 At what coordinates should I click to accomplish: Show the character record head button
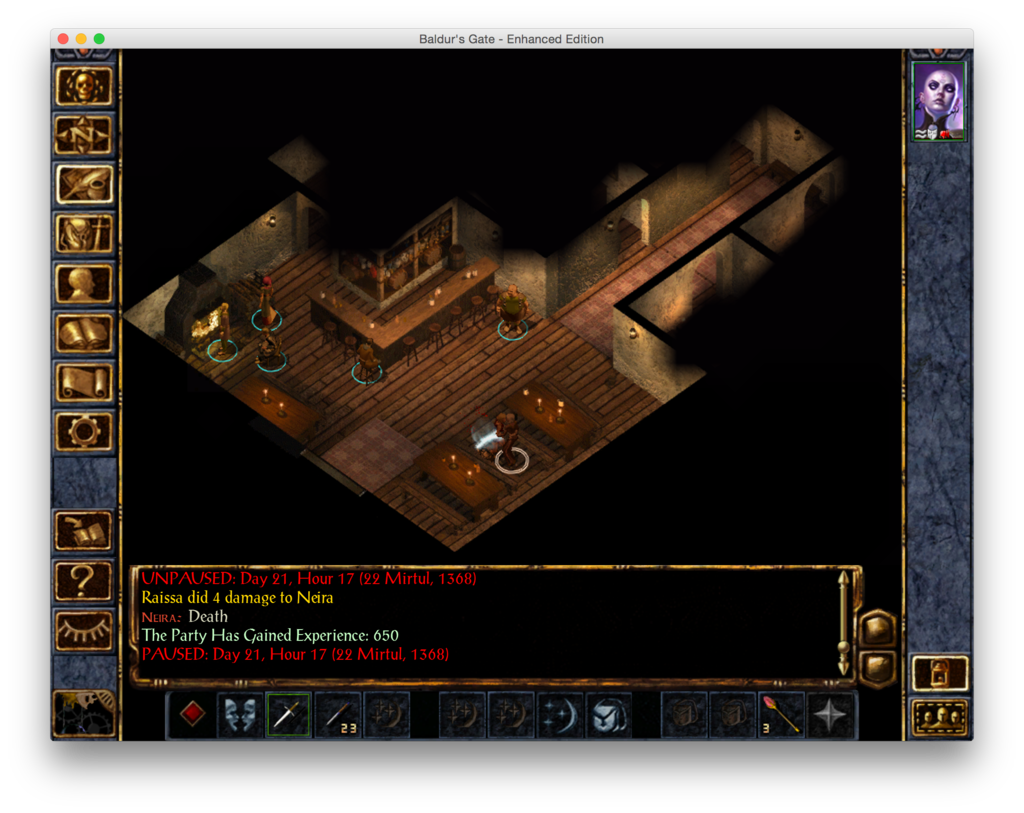[x=85, y=284]
